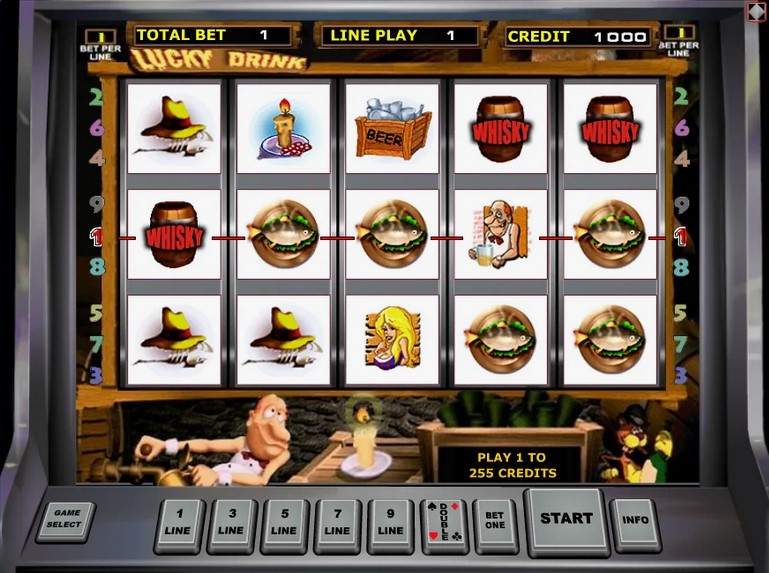Enable all lines with 9 Line button
The width and height of the screenshot is (769, 573).
[x=391, y=523]
